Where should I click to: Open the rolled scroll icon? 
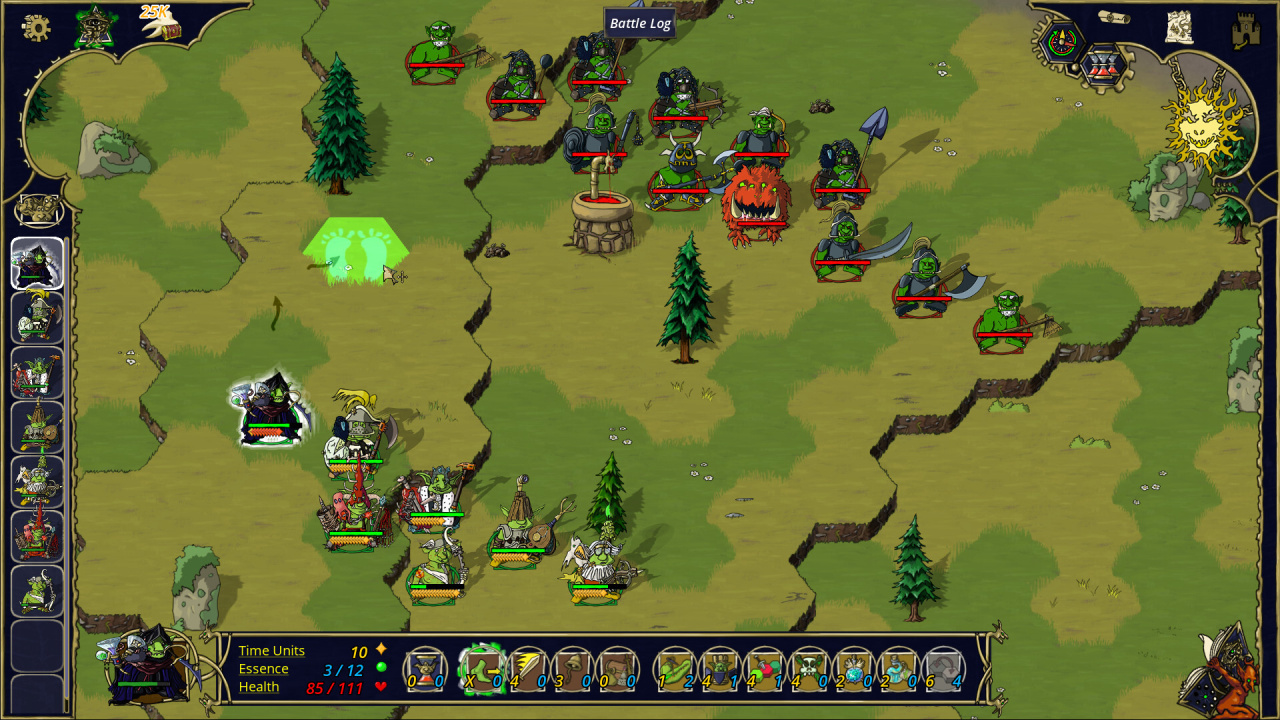coord(1113,17)
